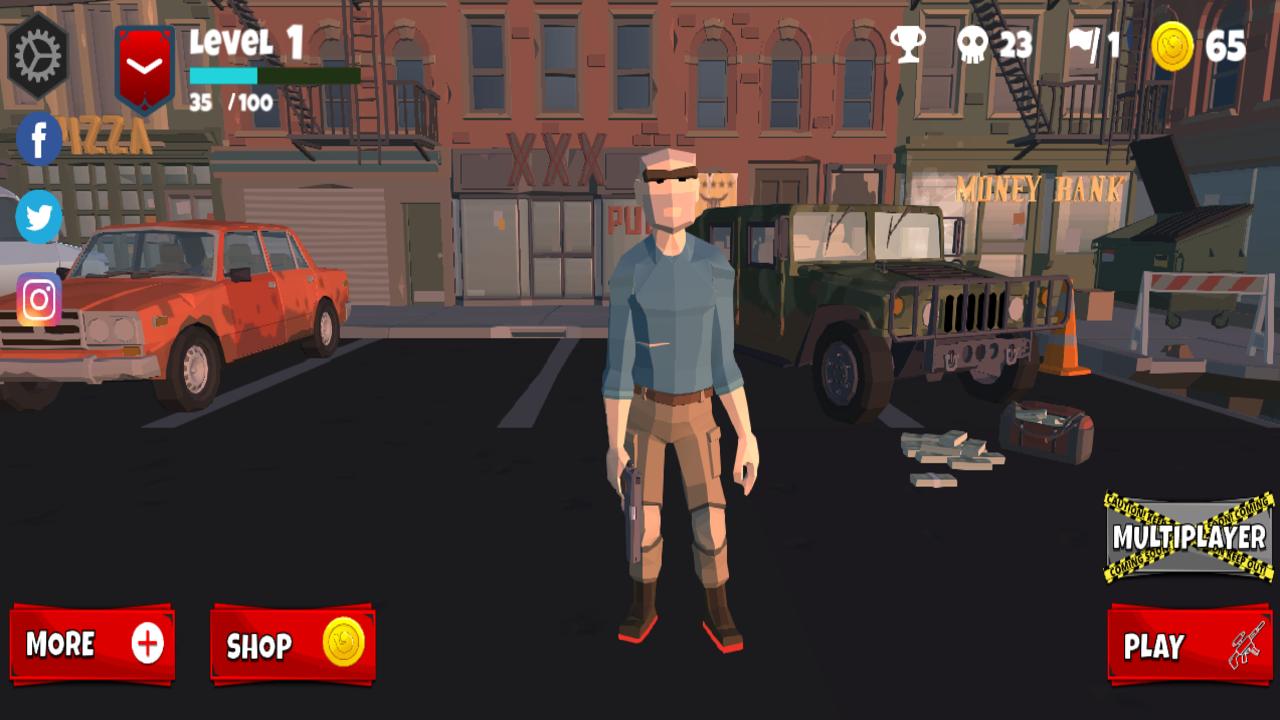The width and height of the screenshot is (1280, 720).
Task: Open the gear settings menu
Action: (x=38, y=56)
